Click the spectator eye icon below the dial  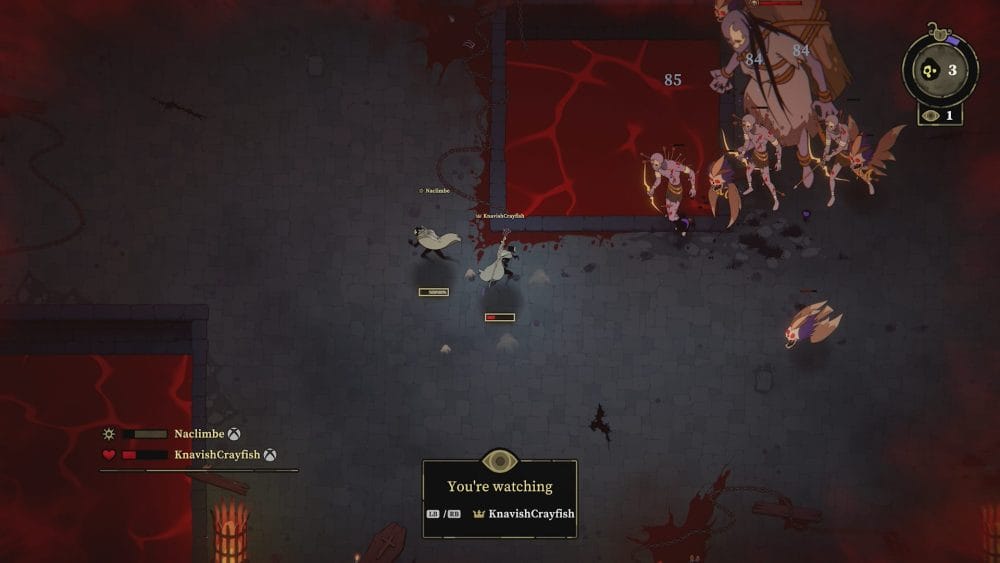click(x=932, y=116)
